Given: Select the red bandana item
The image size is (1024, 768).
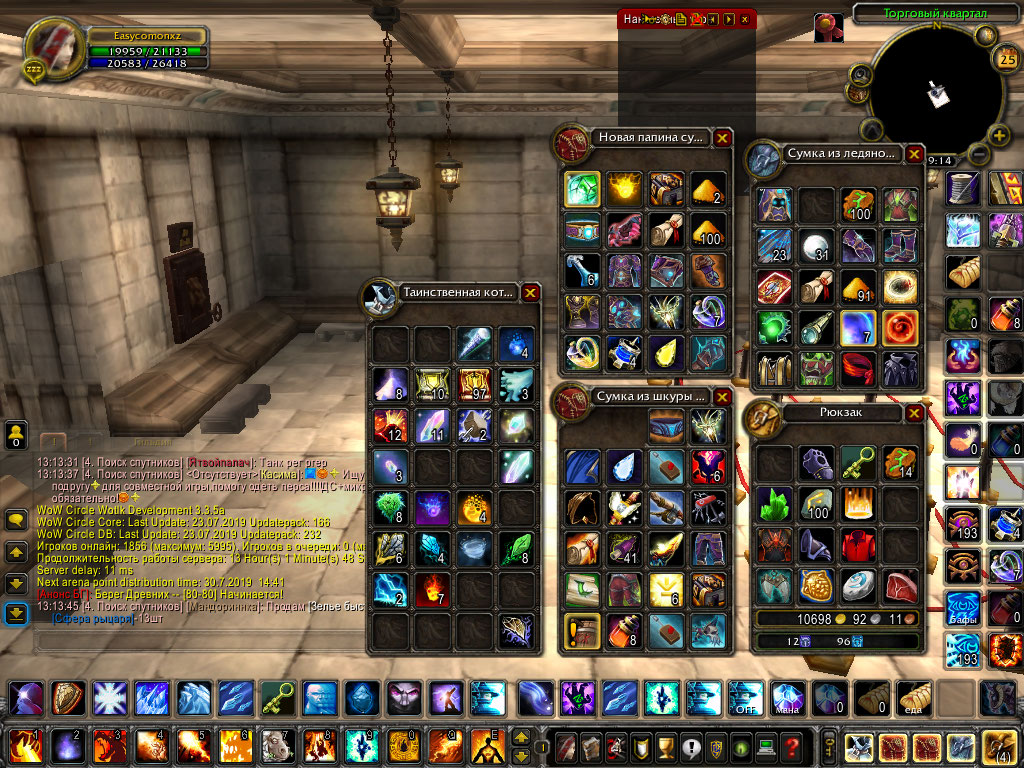Looking at the screenshot, I should pyautogui.click(x=858, y=368).
